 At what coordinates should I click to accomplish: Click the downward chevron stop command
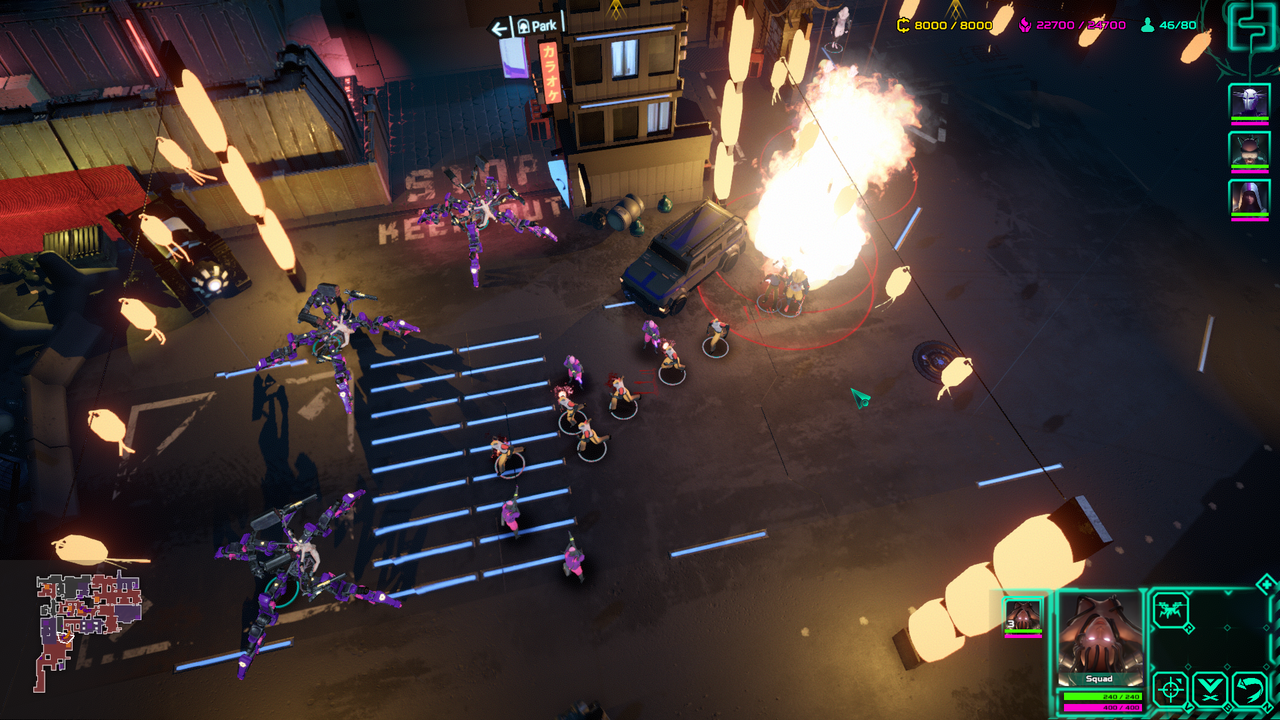coord(1210,690)
